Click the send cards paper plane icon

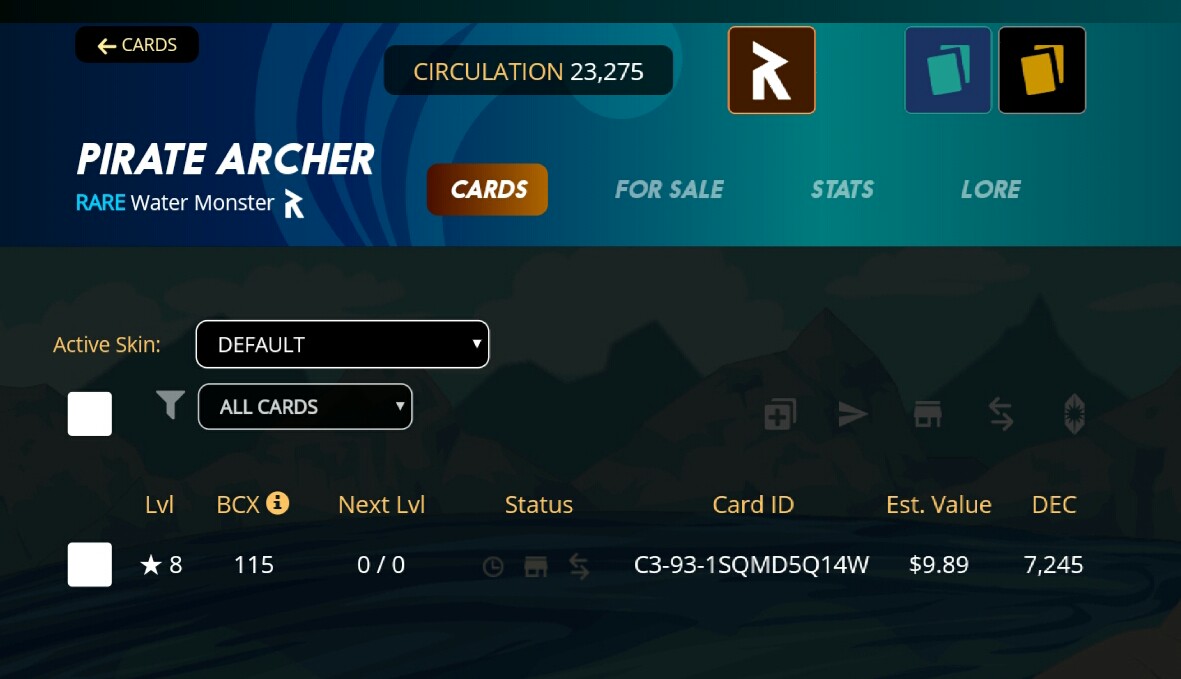click(x=853, y=414)
